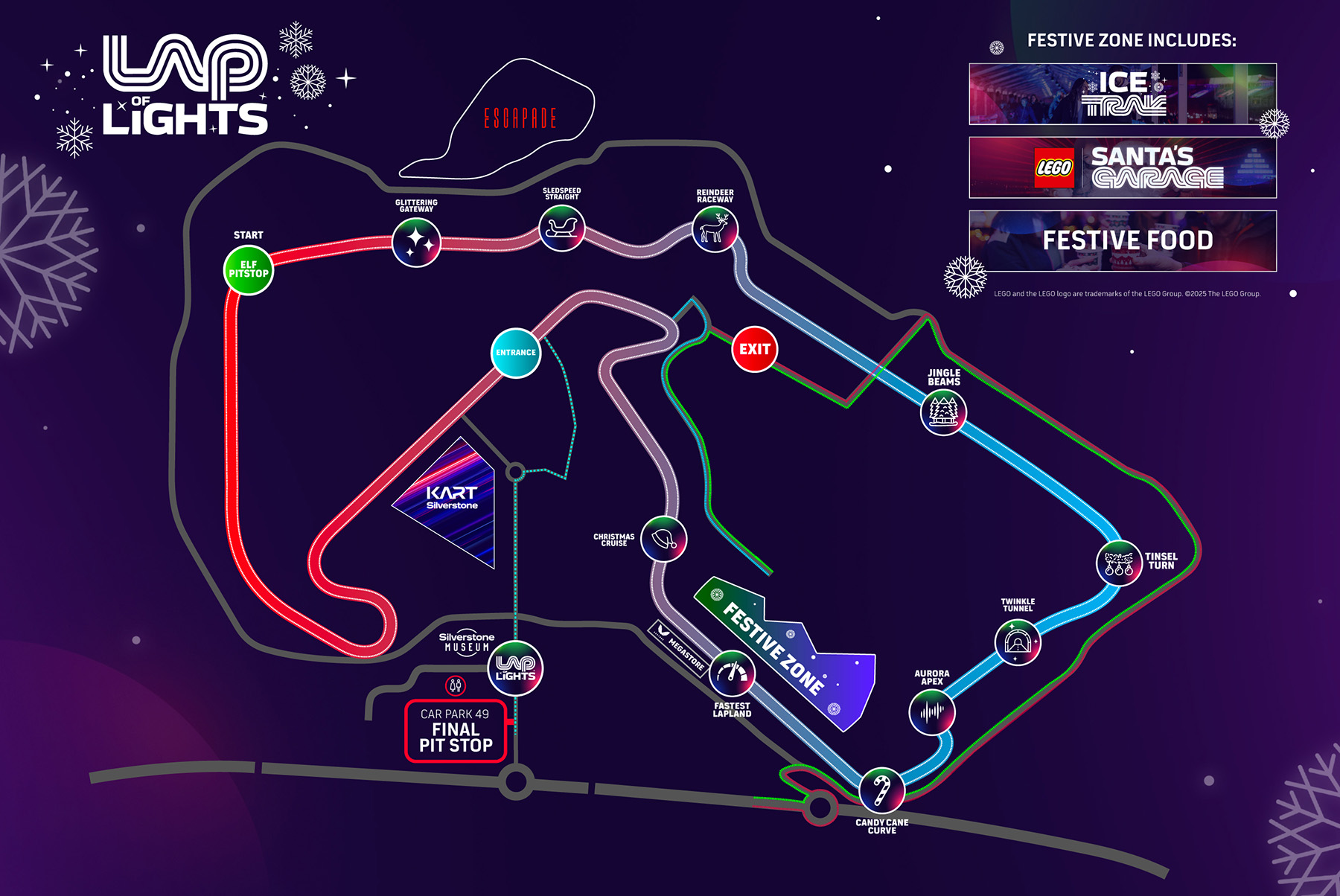This screenshot has height=896, width=1340.
Task: Open the Jingle Beams marker
Action: point(943,412)
